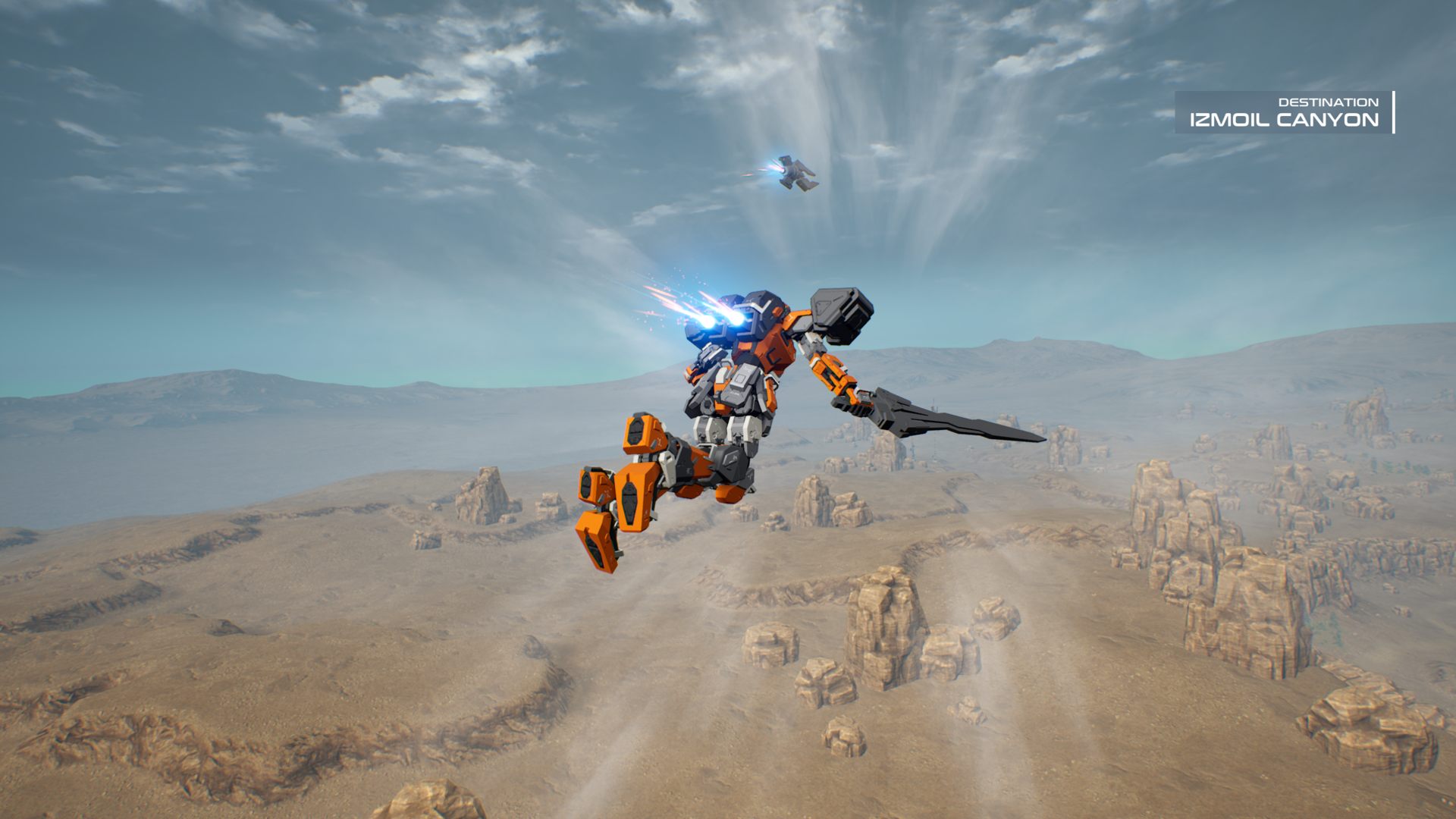Select the Izmoil Canyon destination banner
Image resolution: width=1456 pixels, height=819 pixels.
click(1284, 113)
